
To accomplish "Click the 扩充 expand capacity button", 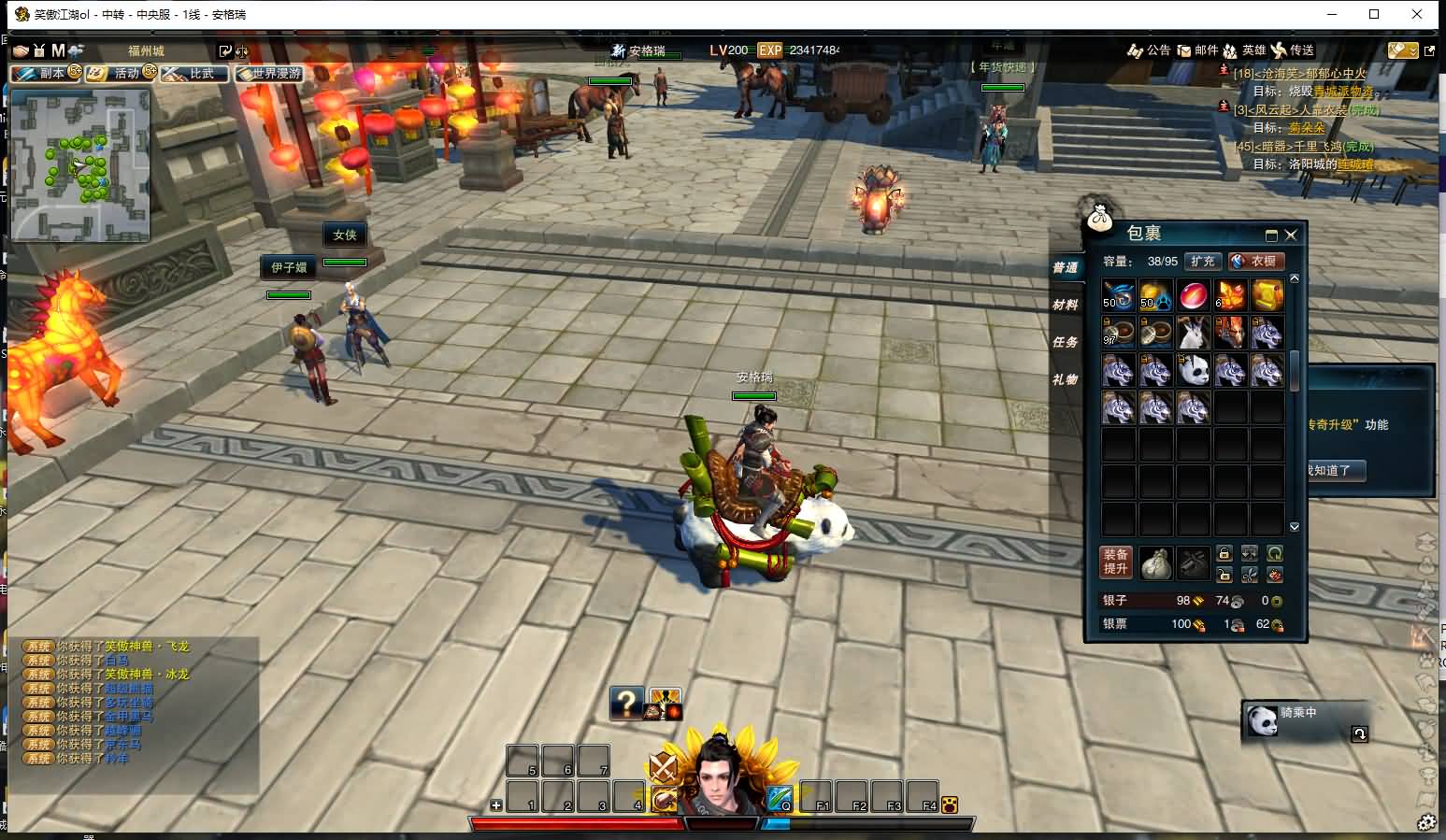I will click(x=1203, y=262).
